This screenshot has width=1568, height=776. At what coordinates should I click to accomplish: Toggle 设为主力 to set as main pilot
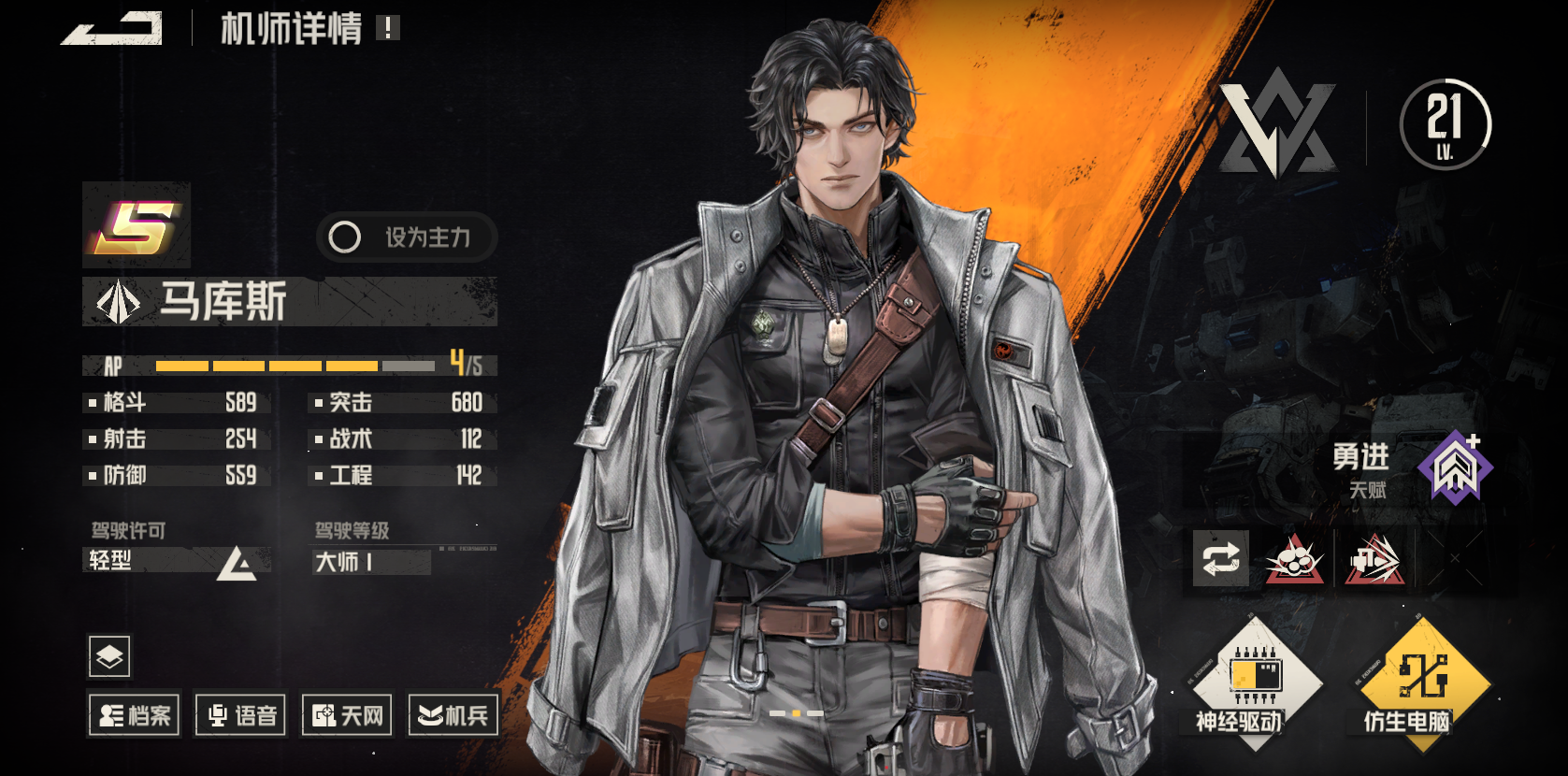tap(406, 238)
